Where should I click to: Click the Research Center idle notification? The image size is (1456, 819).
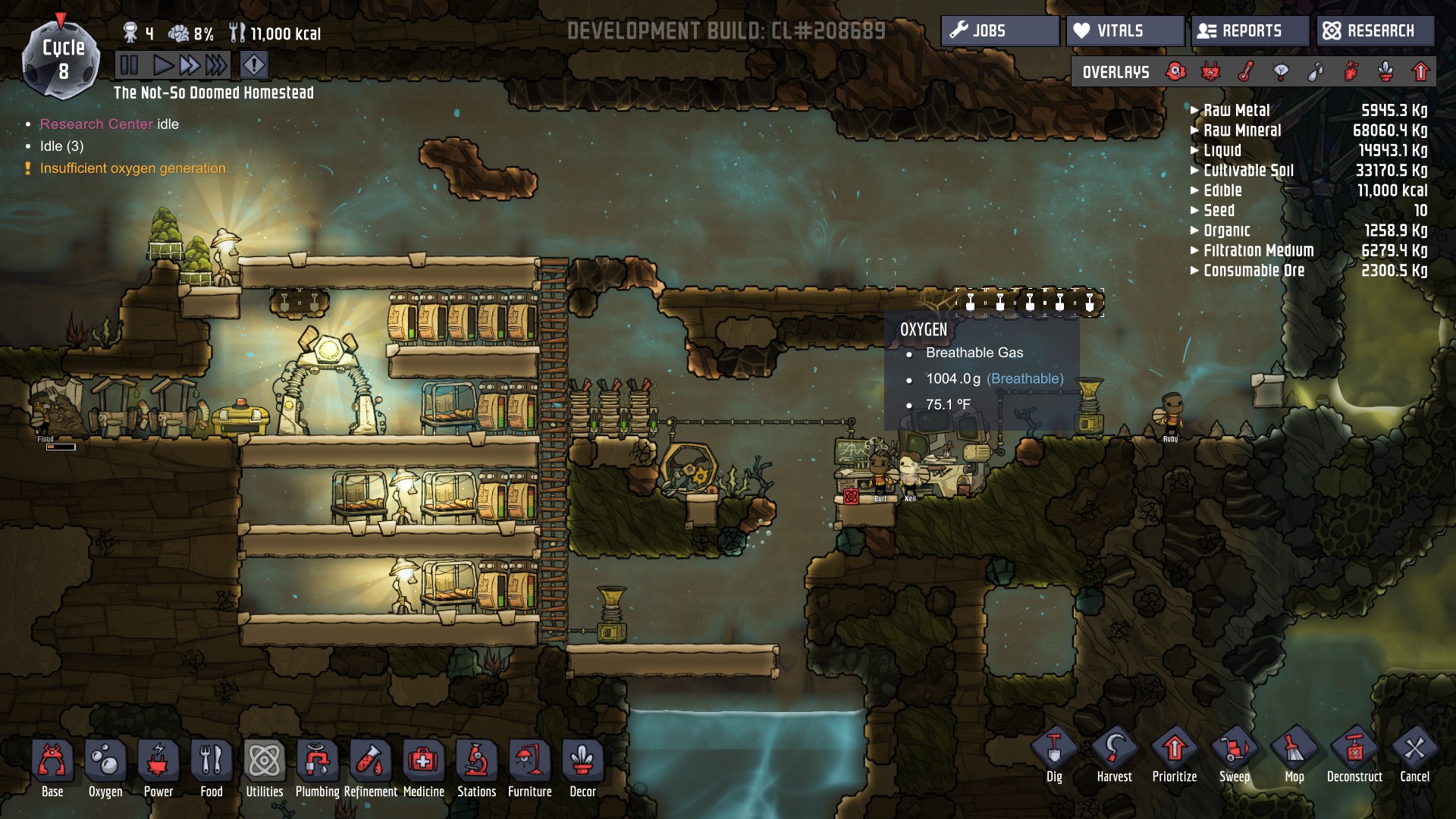click(x=109, y=124)
